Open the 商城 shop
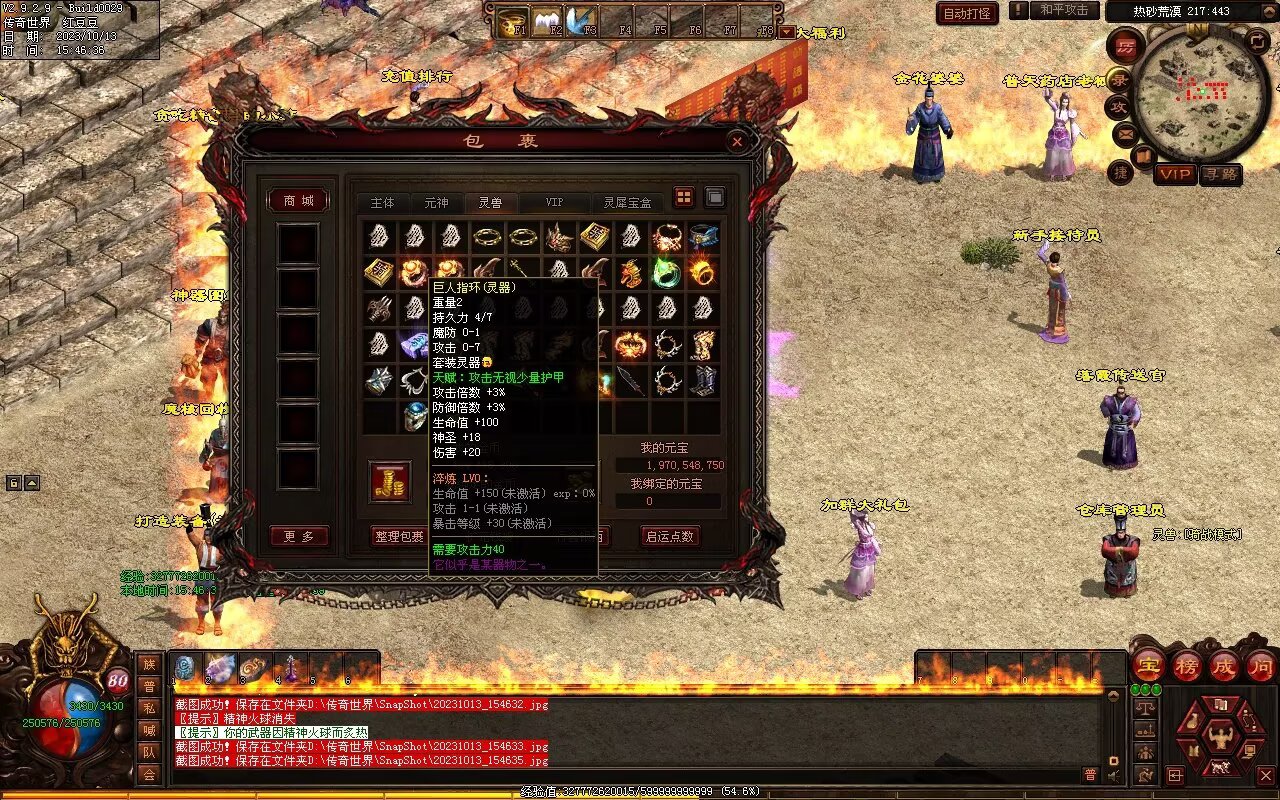This screenshot has height=800, width=1280. [298, 201]
